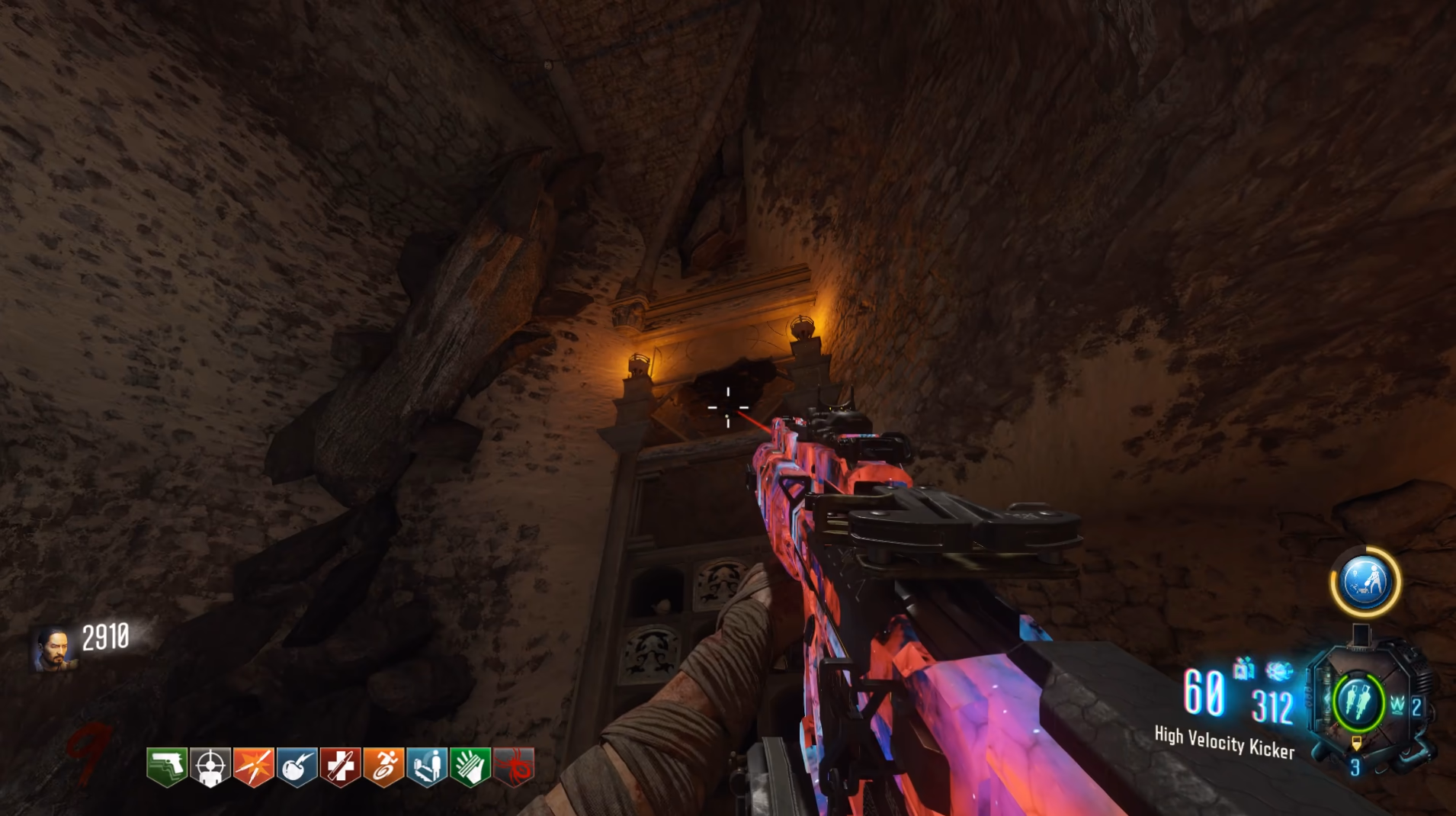This screenshot has width=1456, height=816.
Task: Trigger the twin-spike special weapon icon
Action: [1358, 702]
